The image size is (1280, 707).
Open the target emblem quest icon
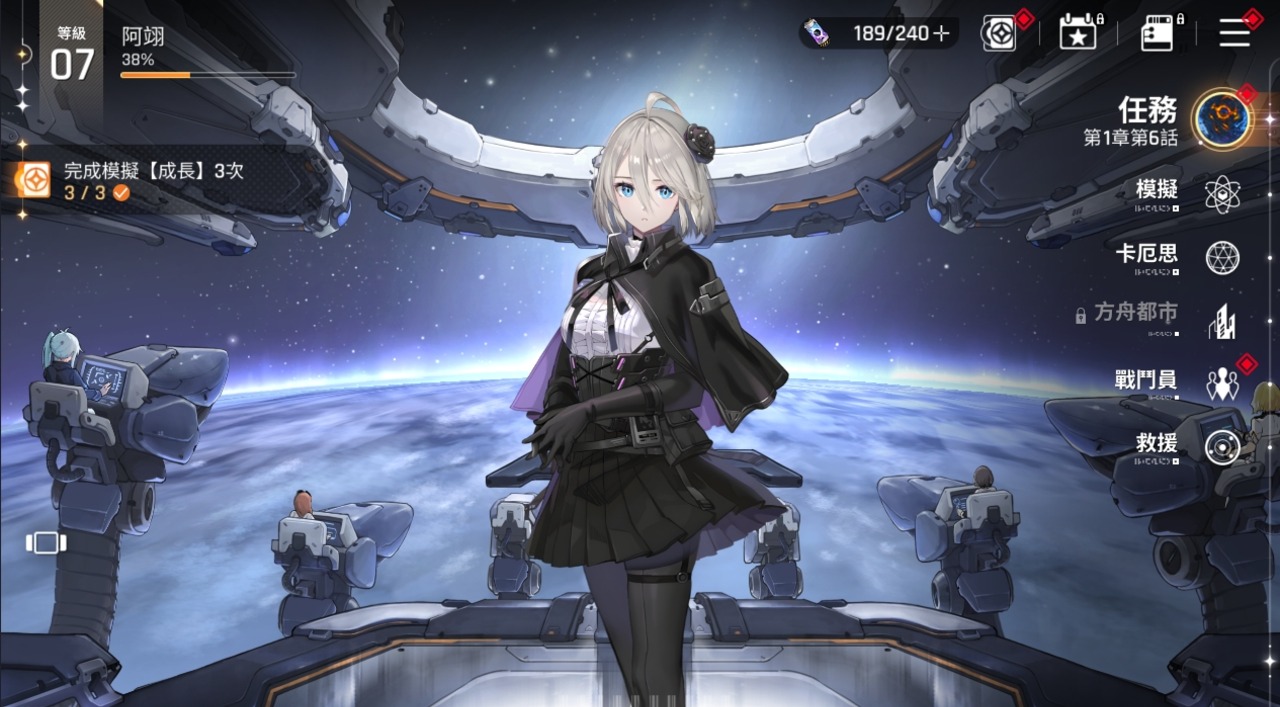pos(998,33)
